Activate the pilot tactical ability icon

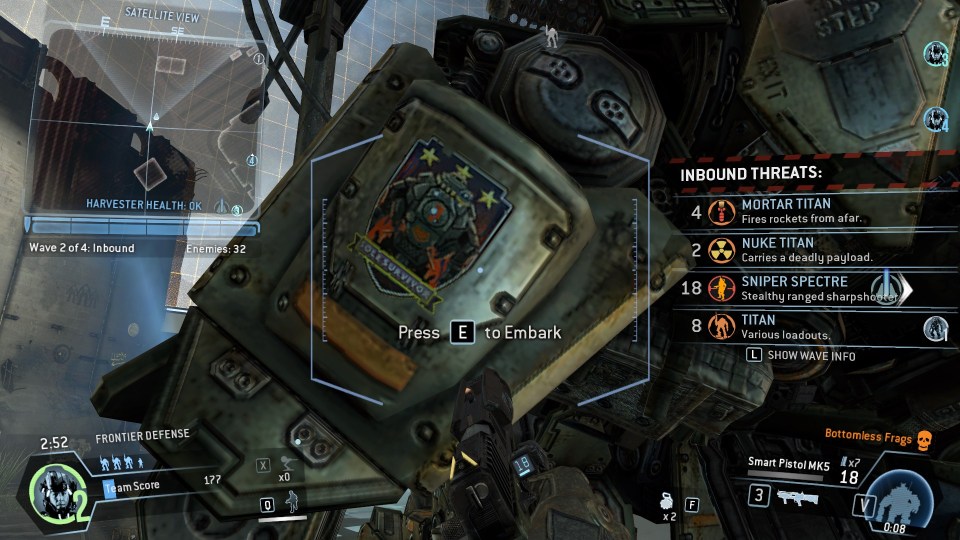coord(292,500)
